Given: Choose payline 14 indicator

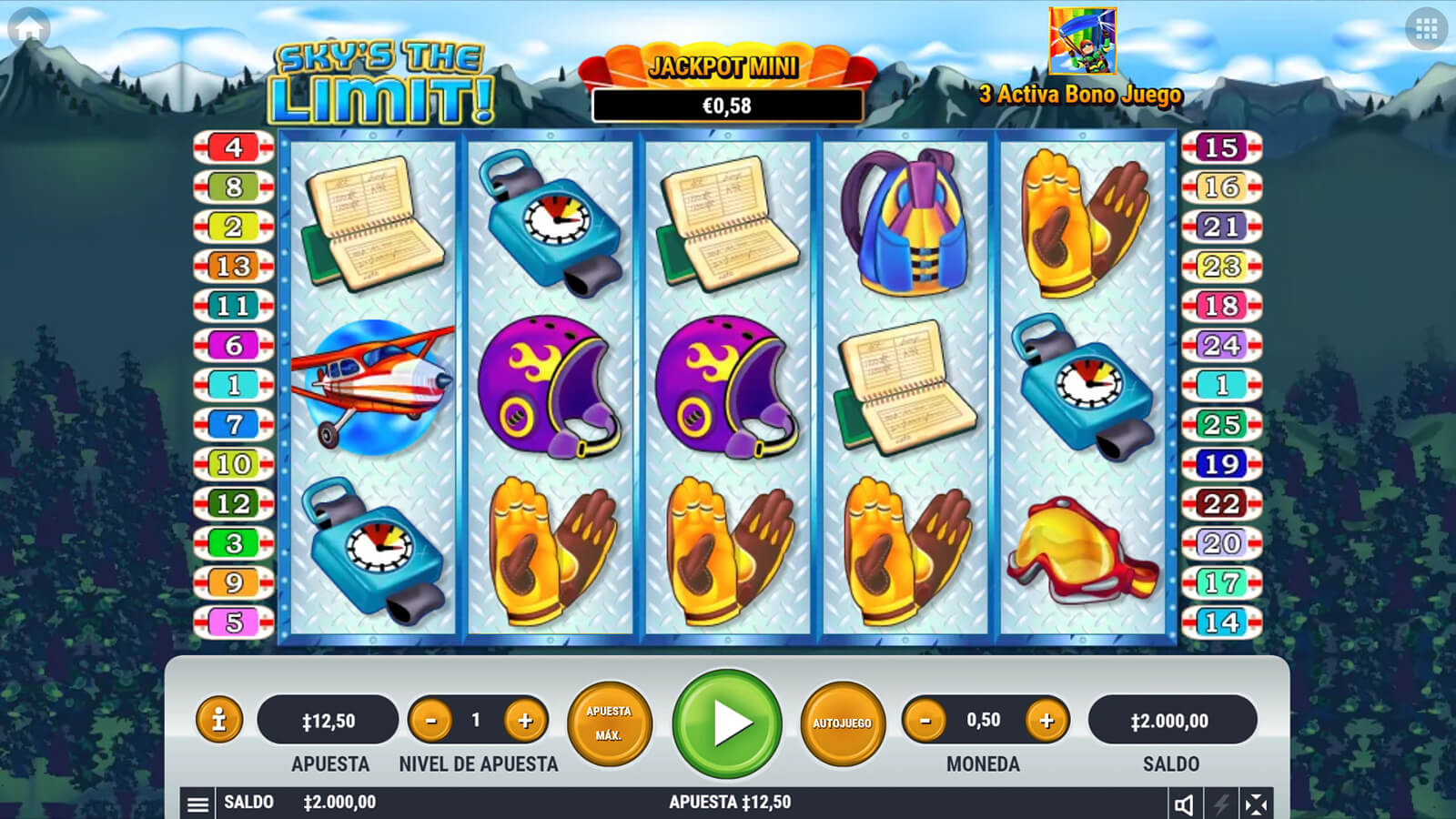Looking at the screenshot, I should tap(1221, 622).
